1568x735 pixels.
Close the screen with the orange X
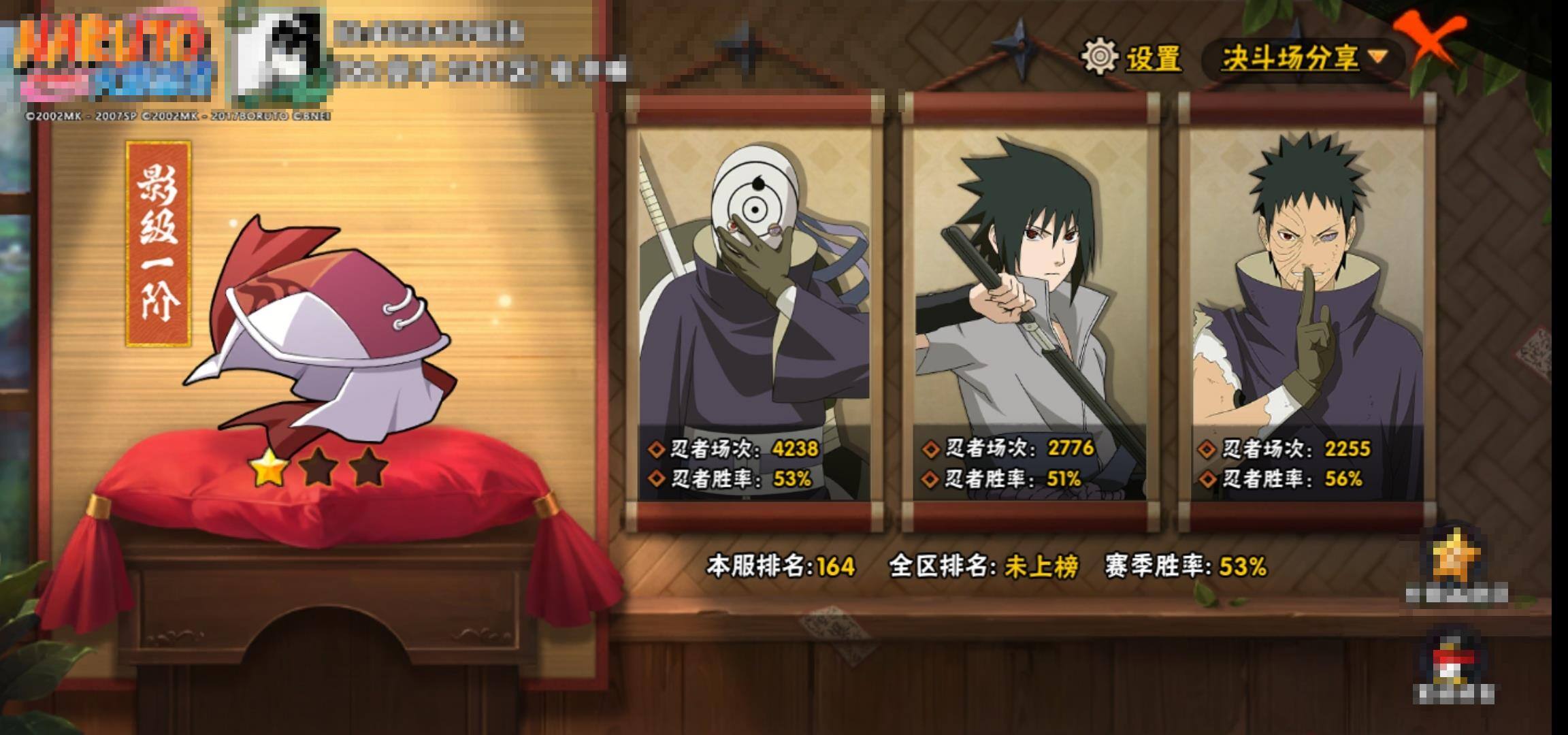(1433, 39)
